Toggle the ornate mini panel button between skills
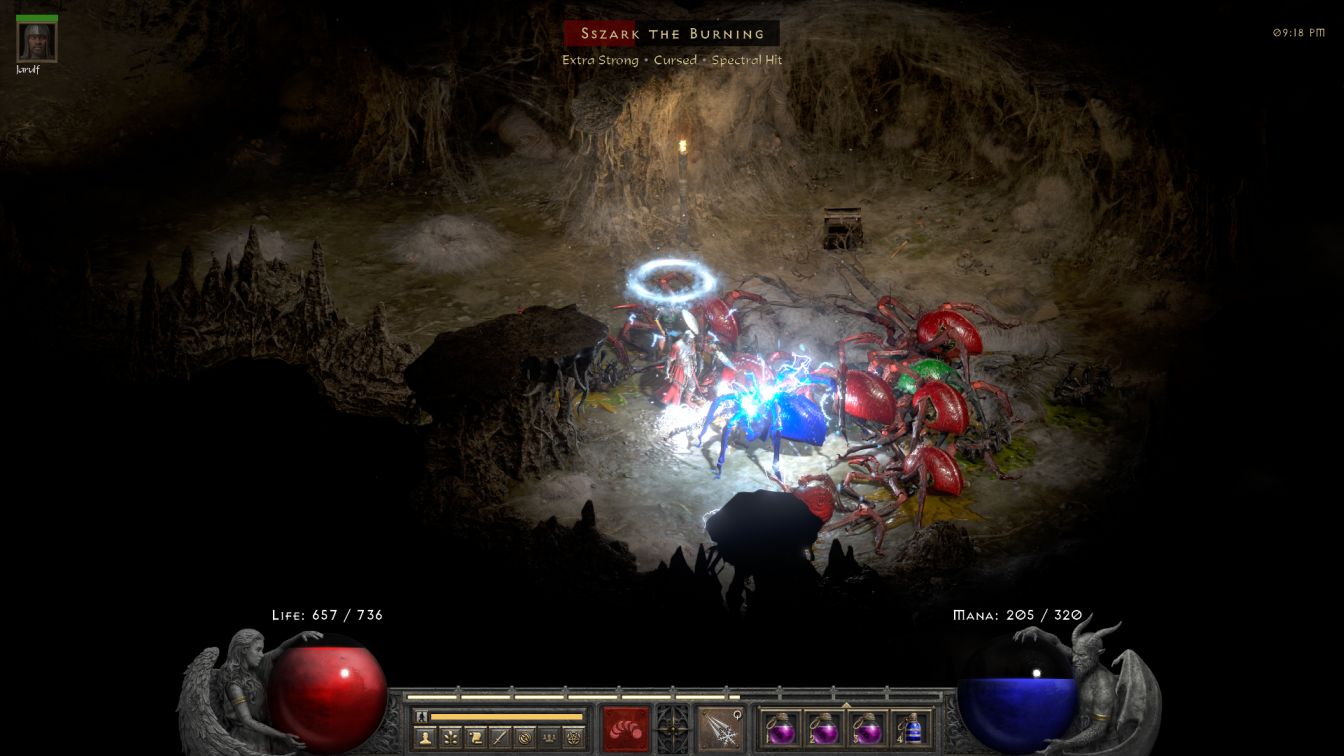Screen dimensions: 1344x756 [x=672, y=726]
